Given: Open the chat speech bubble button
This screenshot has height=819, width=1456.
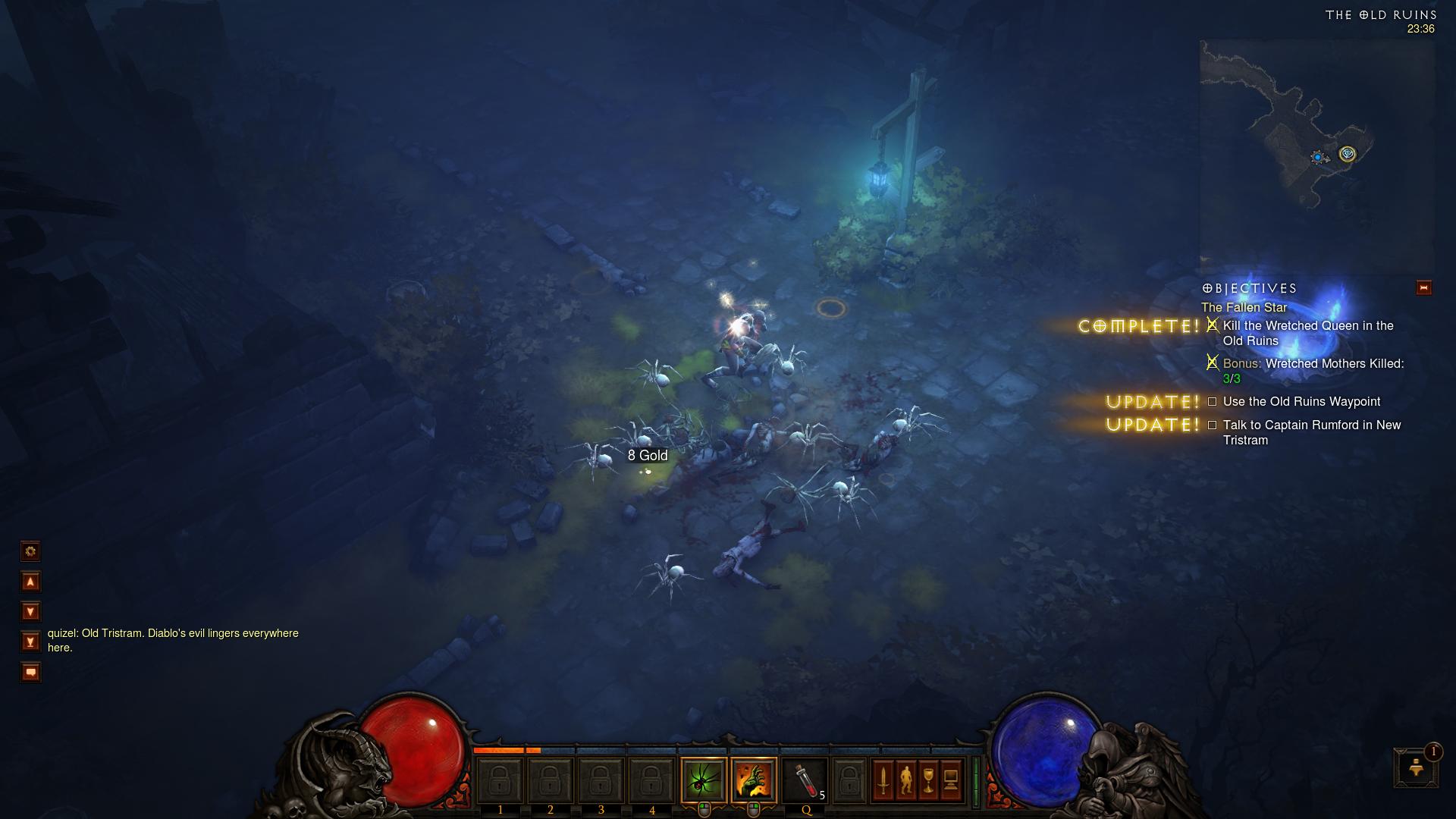Looking at the screenshot, I should click(x=30, y=672).
